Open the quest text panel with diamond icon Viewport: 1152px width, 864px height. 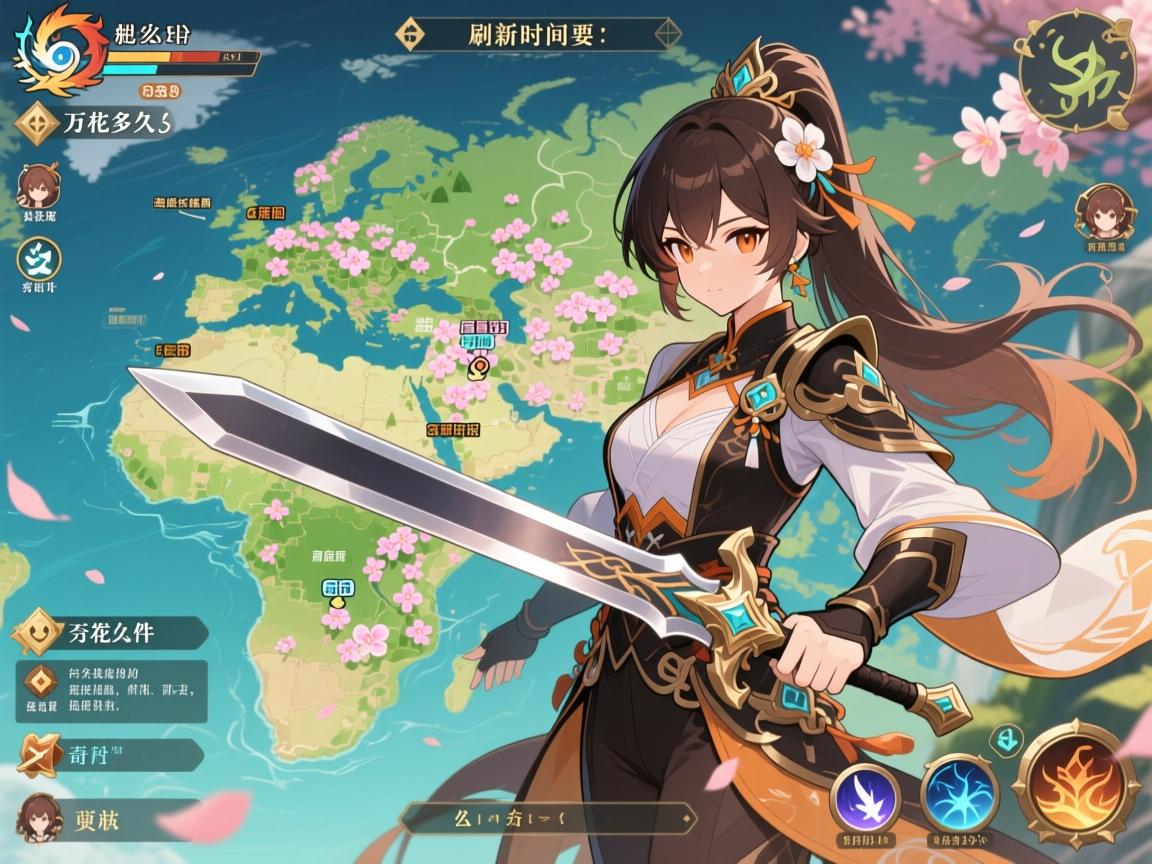pos(112,691)
